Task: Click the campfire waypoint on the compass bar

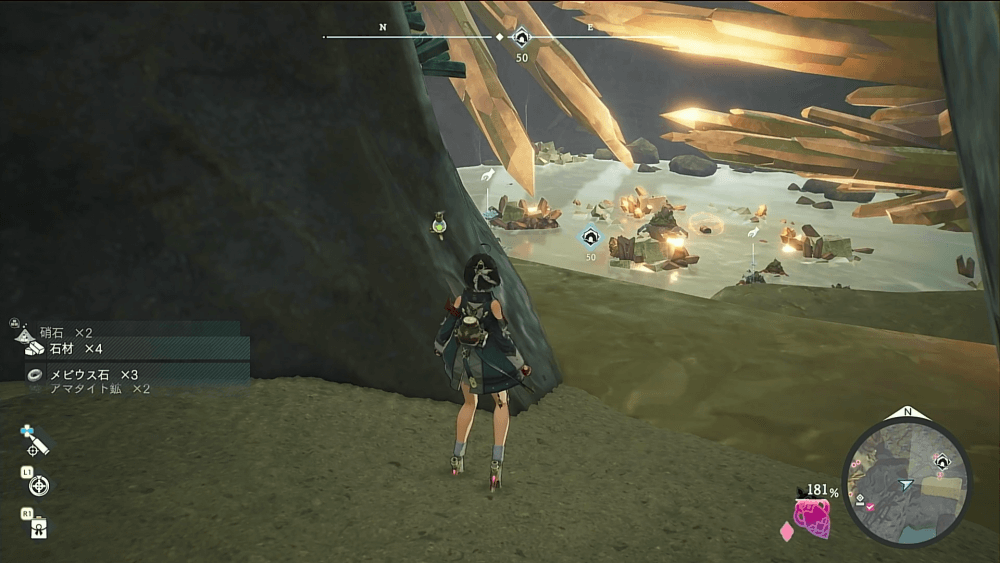Action: (521, 39)
